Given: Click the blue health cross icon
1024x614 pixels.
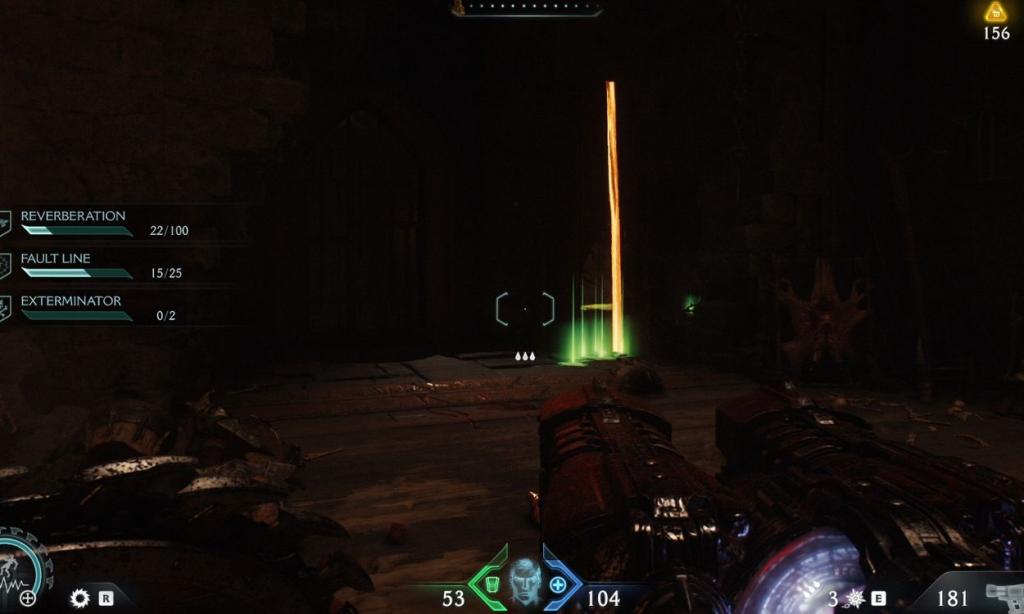Looking at the screenshot, I should click(x=558, y=585).
